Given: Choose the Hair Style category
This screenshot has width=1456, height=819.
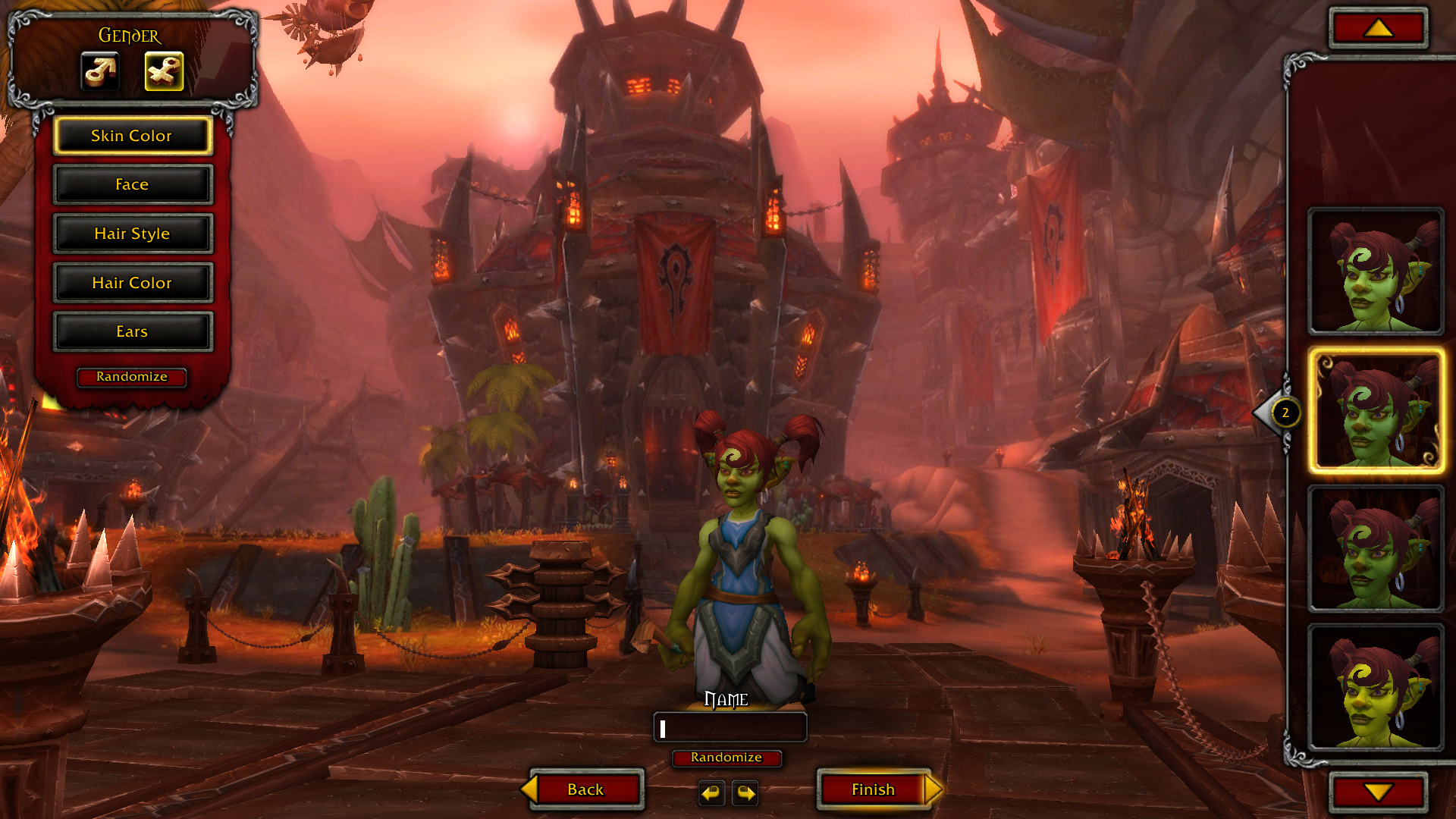Looking at the screenshot, I should [132, 234].
